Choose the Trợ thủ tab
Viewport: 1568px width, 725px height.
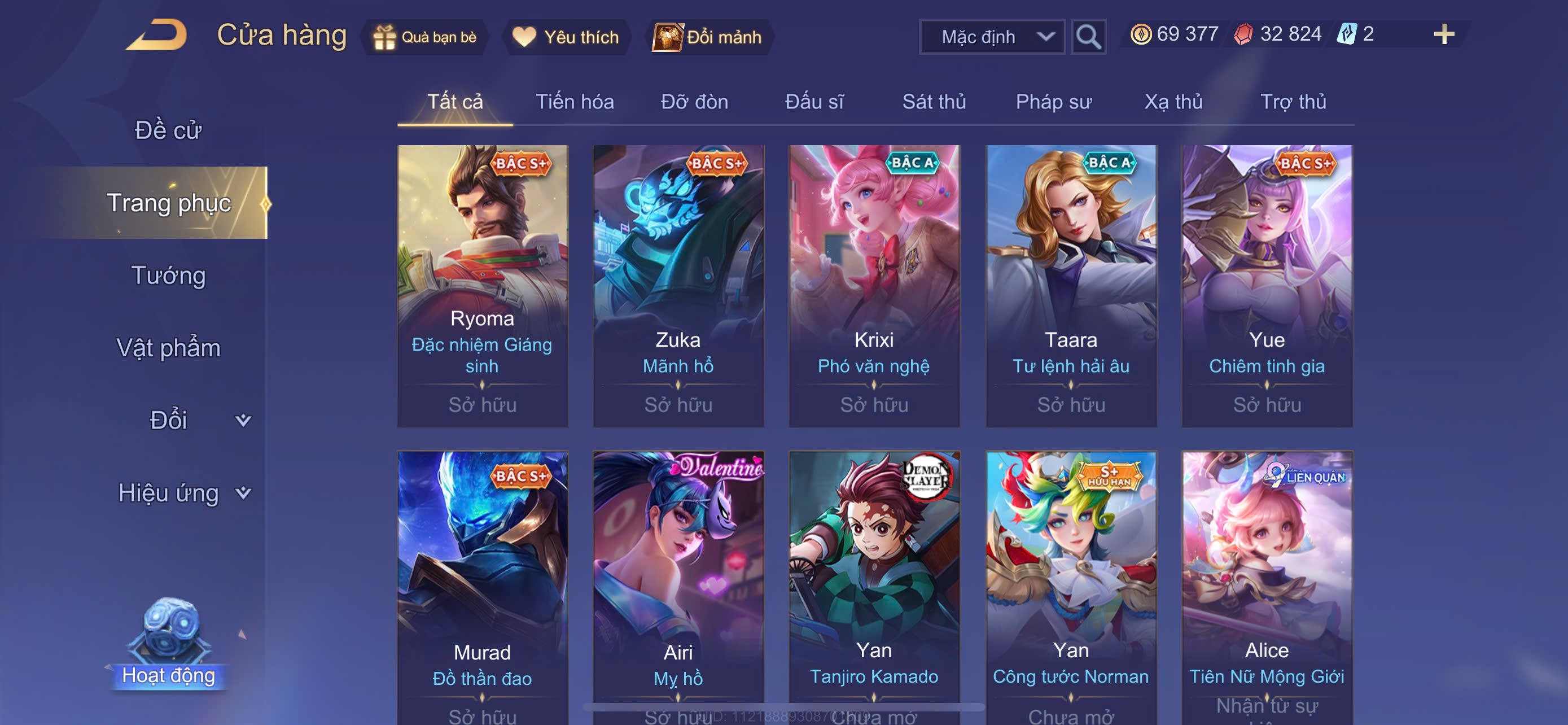coord(1293,102)
